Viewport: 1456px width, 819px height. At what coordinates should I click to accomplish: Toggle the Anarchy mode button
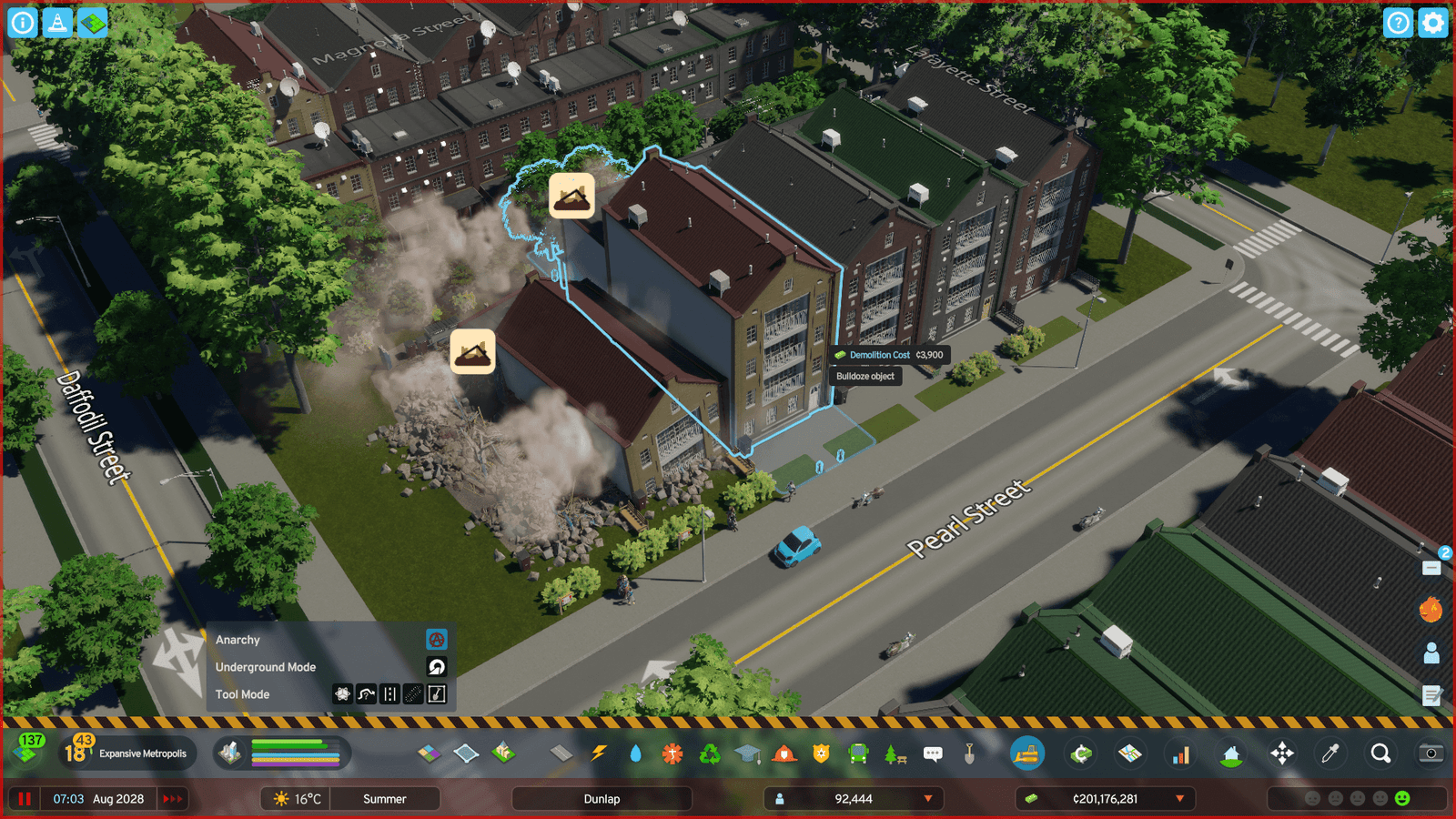point(437,640)
